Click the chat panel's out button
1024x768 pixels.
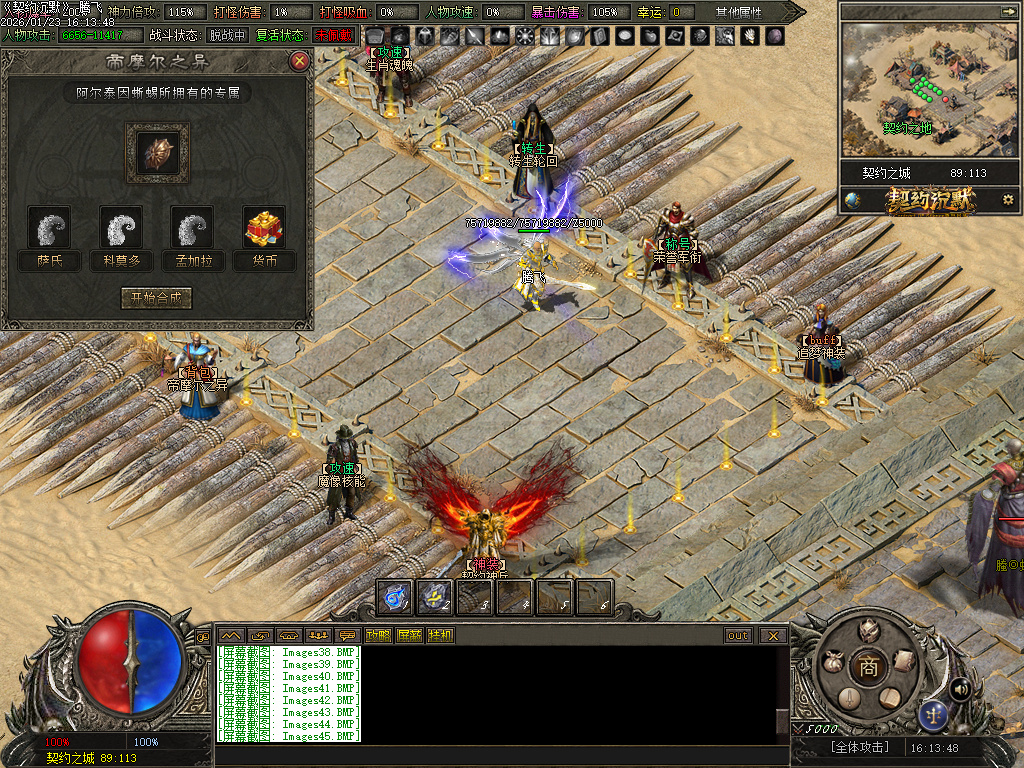click(x=738, y=635)
